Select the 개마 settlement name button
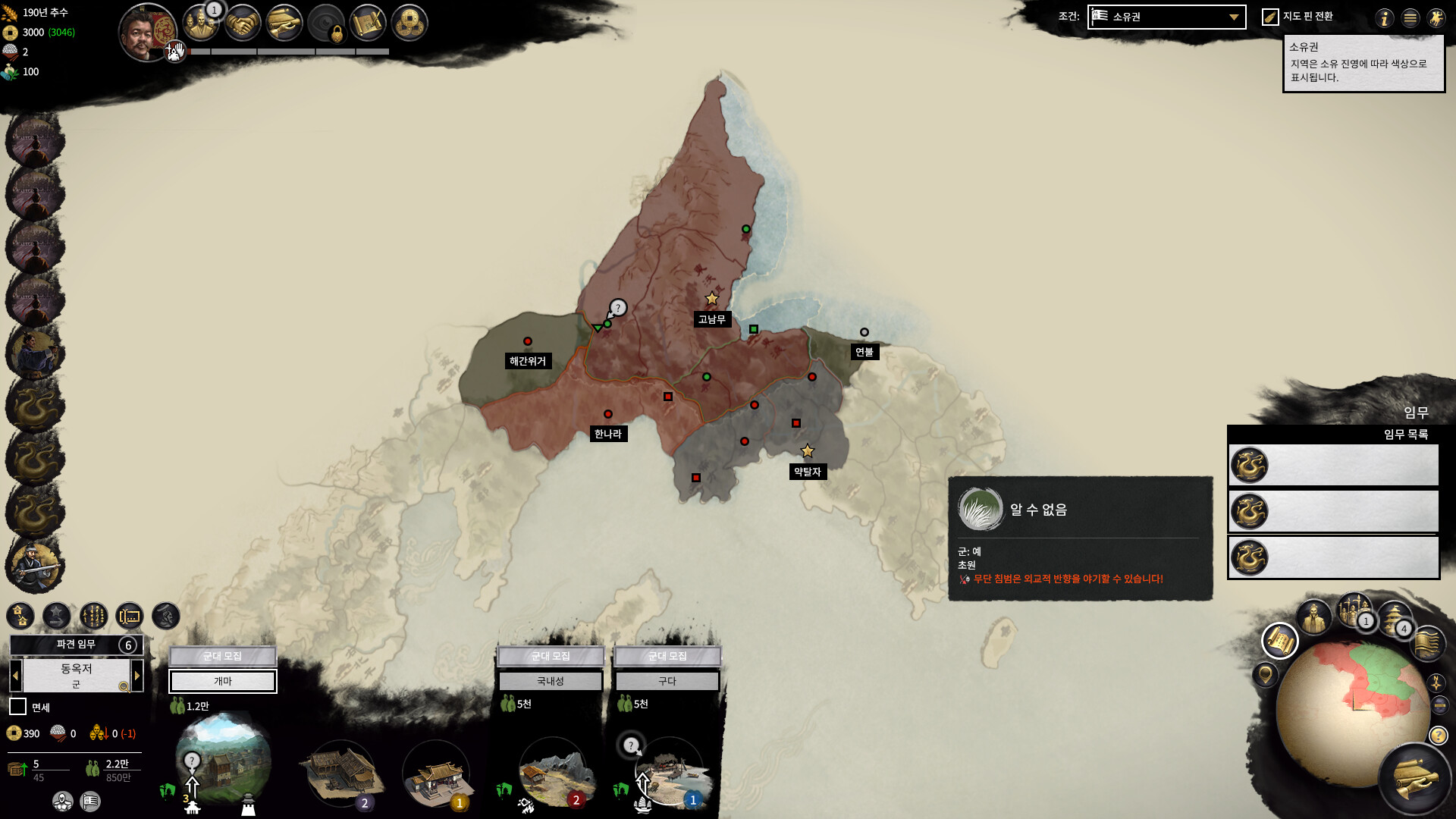 coord(222,681)
